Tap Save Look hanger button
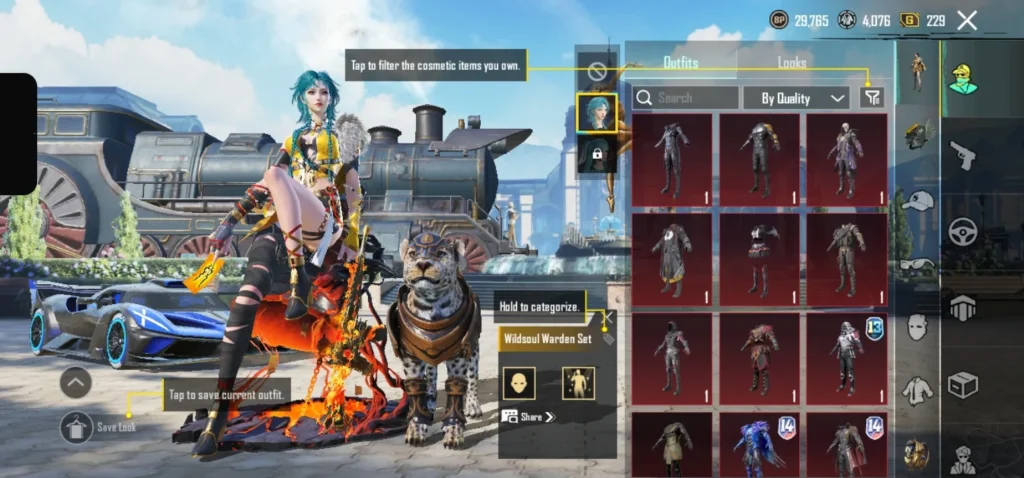The height and width of the screenshot is (478, 1024). tap(77, 427)
